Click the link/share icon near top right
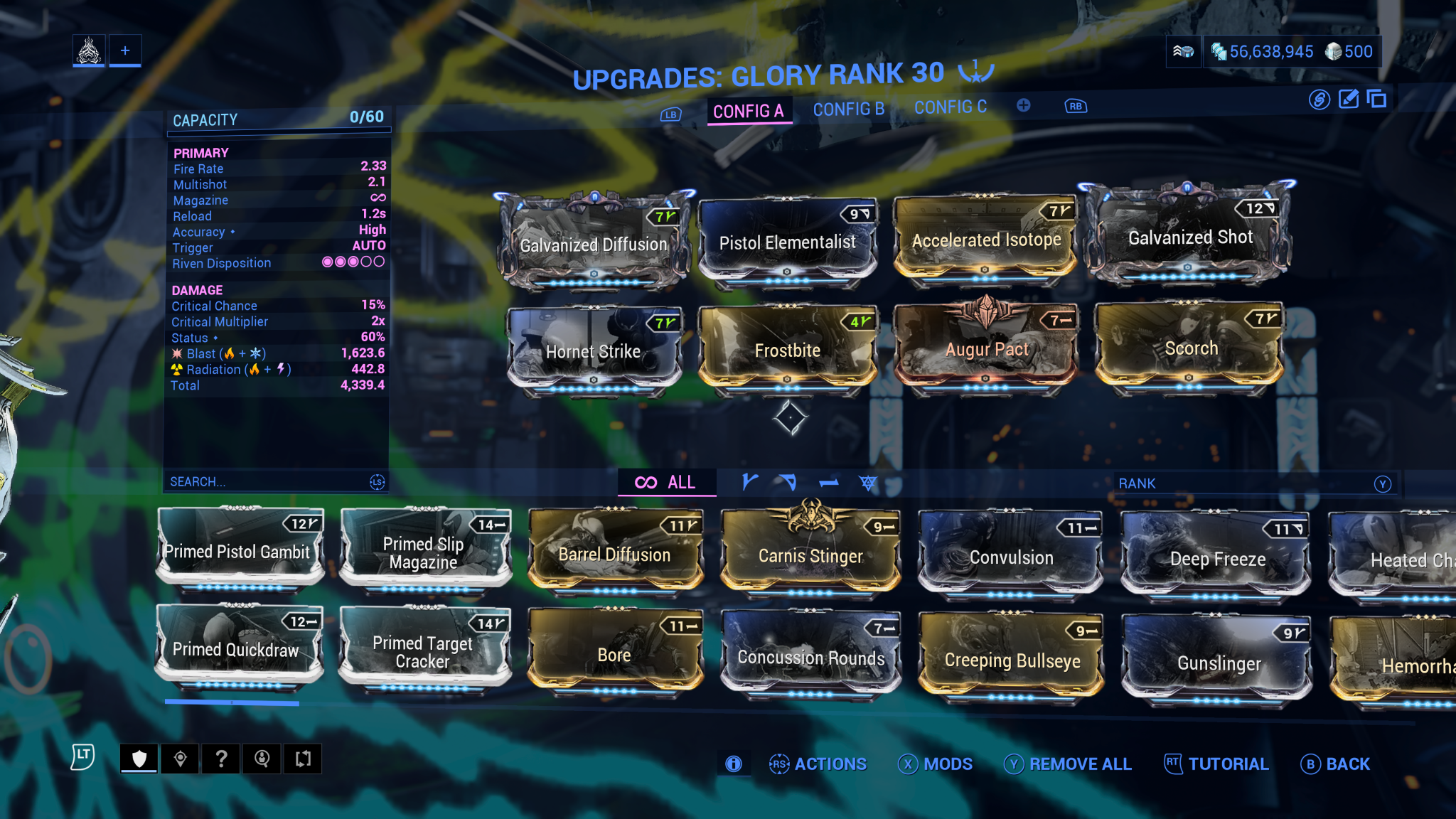 click(x=1319, y=100)
